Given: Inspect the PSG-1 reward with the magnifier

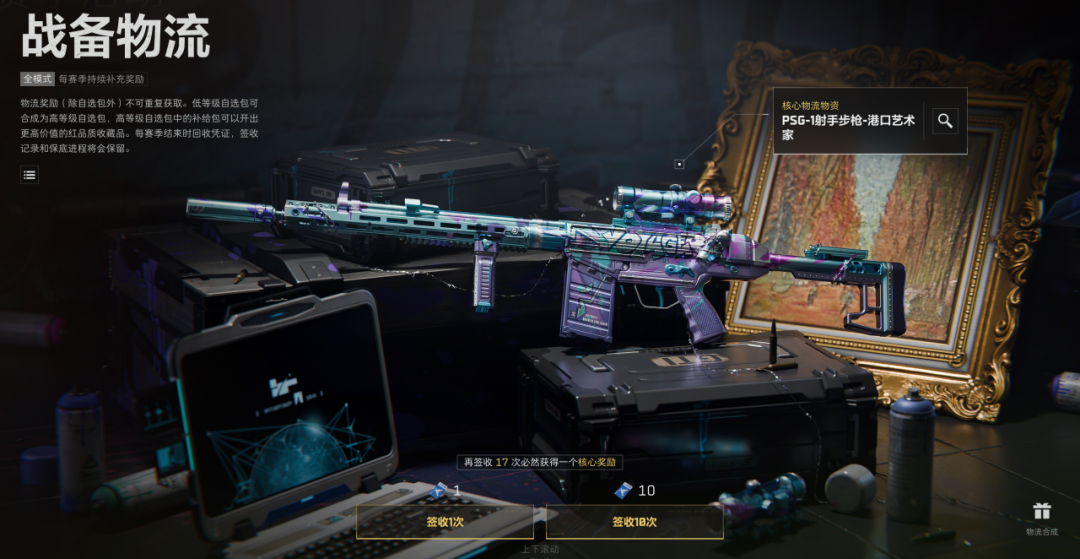Looking at the screenshot, I should click(945, 121).
